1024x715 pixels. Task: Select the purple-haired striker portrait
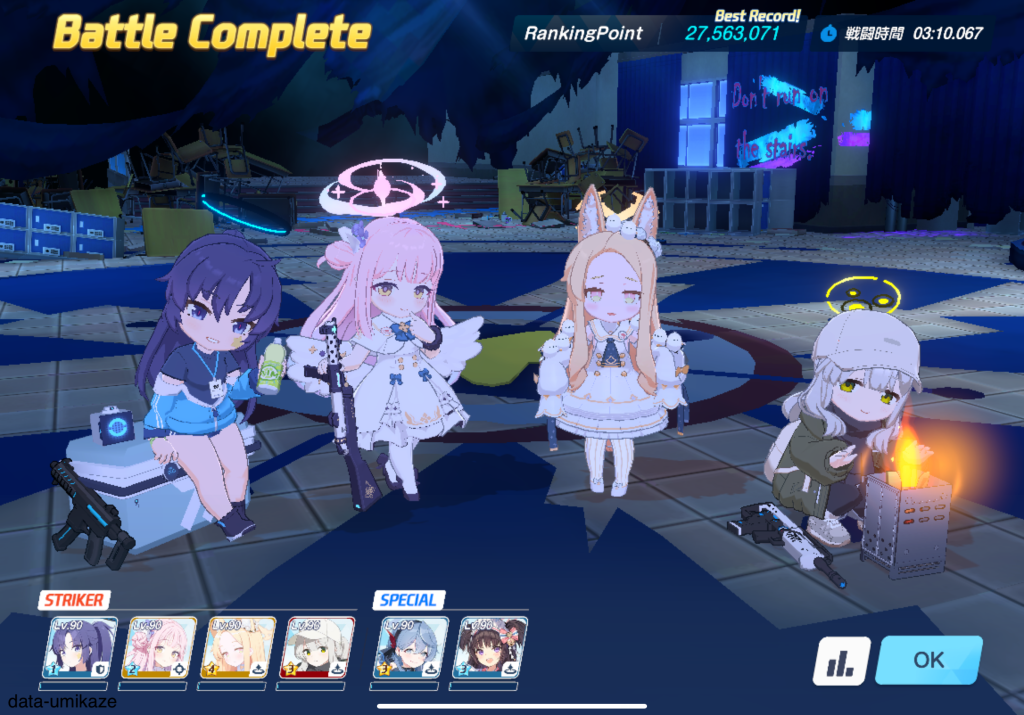coord(84,647)
